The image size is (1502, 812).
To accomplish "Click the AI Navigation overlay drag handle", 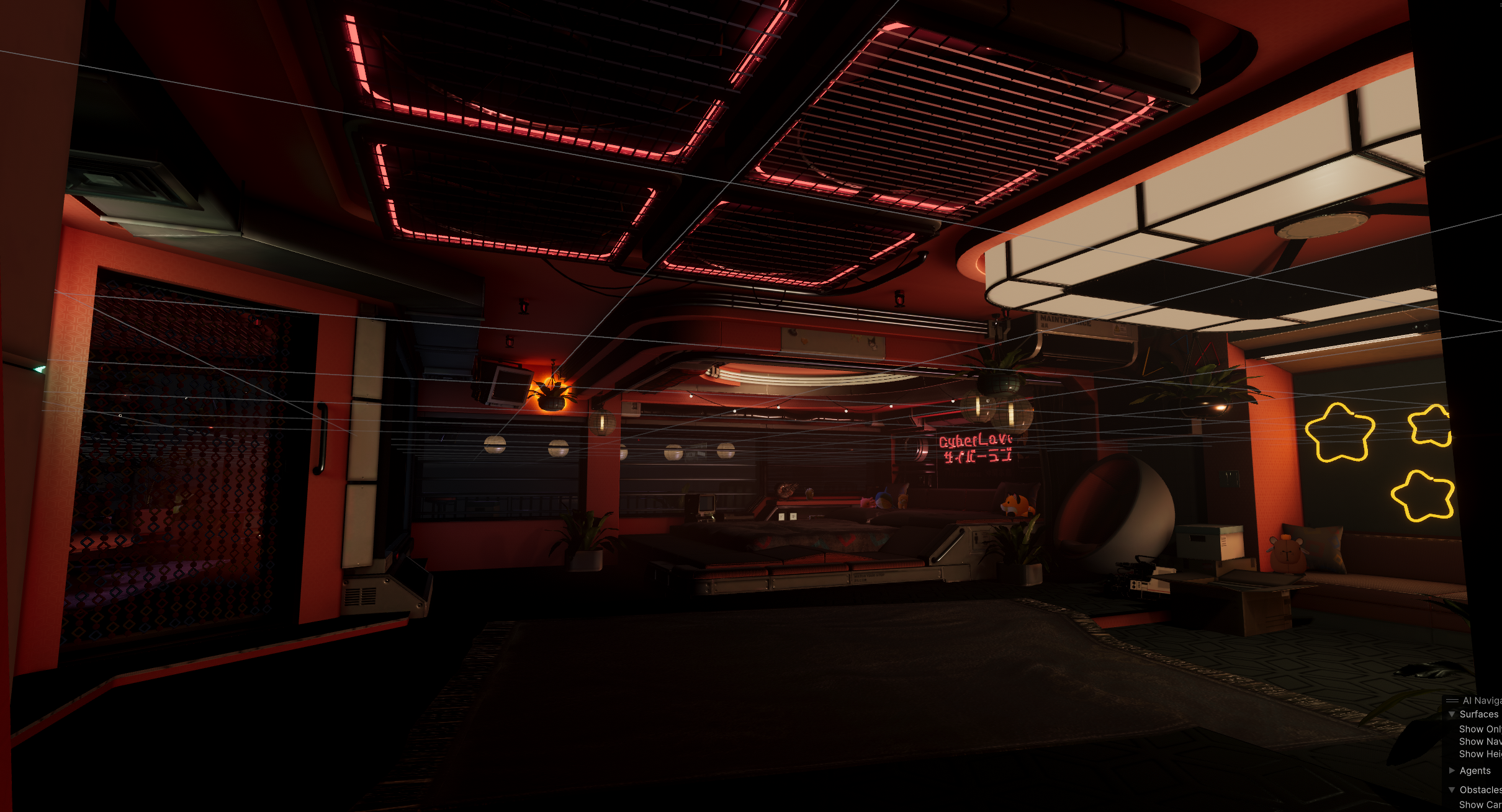I will coord(1452,701).
